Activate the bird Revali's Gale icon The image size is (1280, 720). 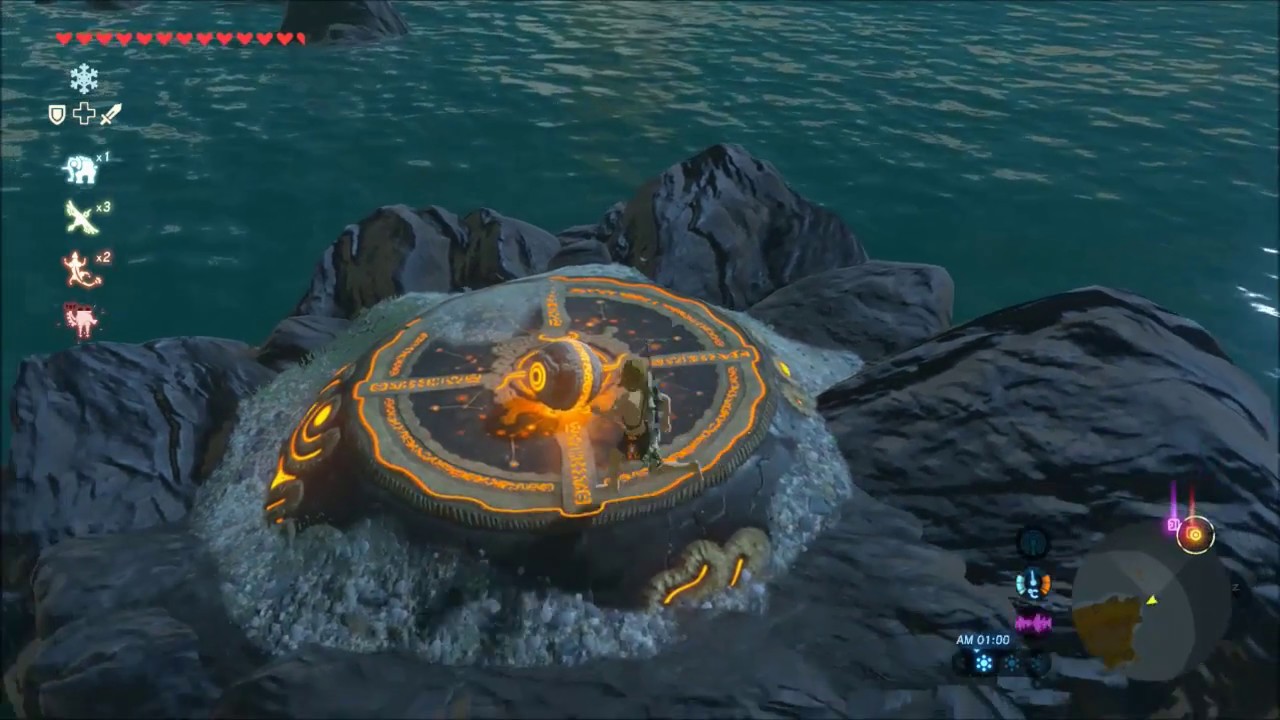click(80, 217)
